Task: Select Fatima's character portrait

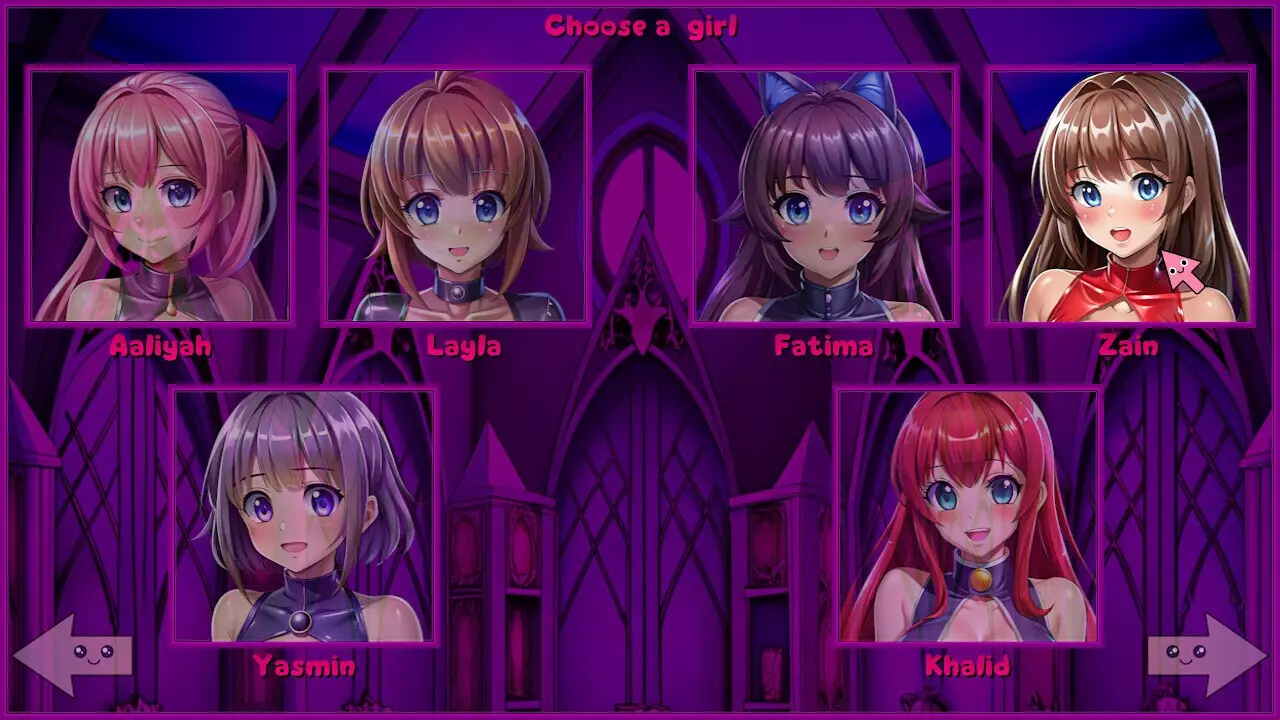Action: pos(822,195)
